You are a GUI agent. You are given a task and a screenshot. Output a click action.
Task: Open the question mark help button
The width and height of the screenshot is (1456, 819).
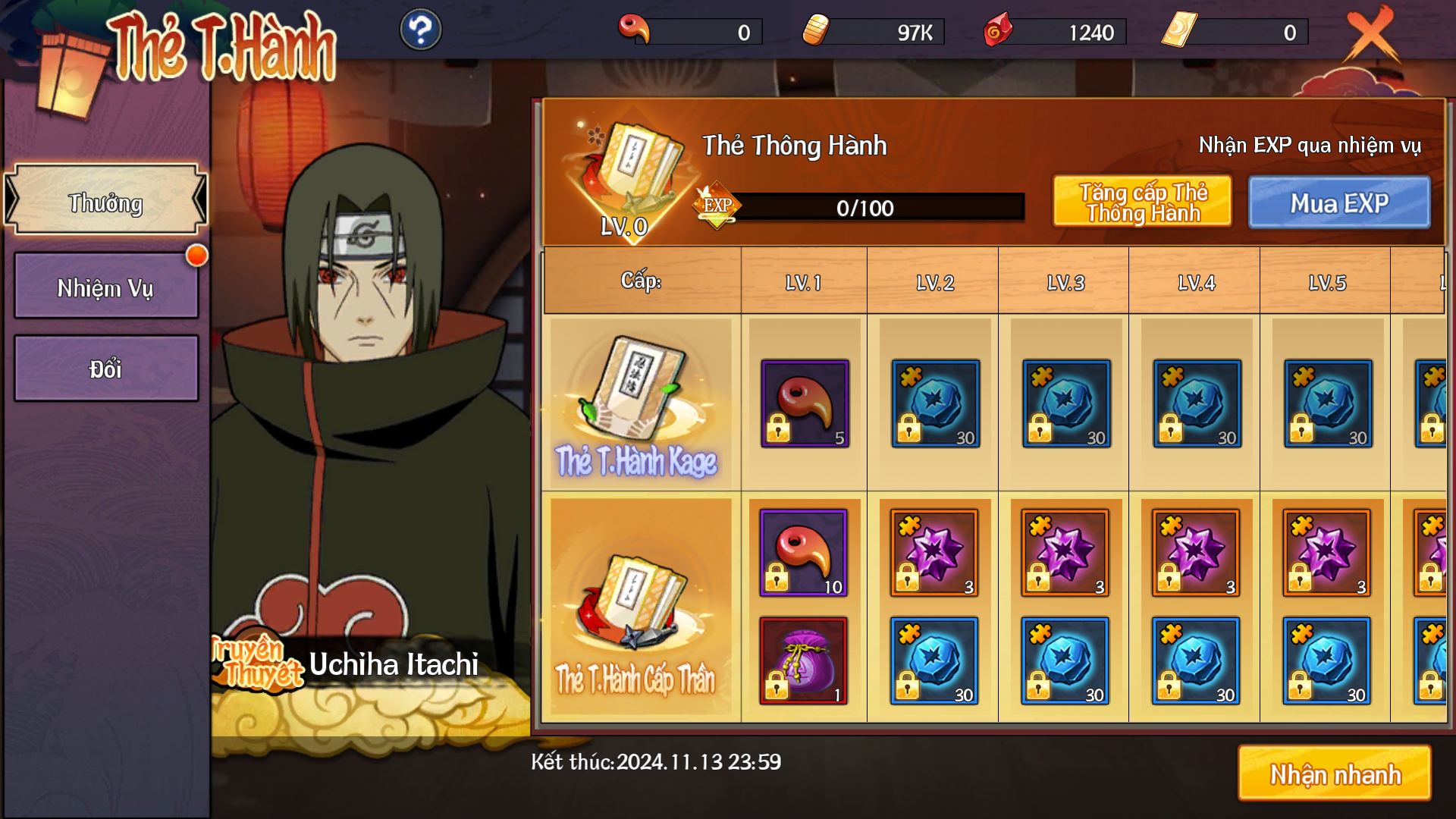[420, 30]
